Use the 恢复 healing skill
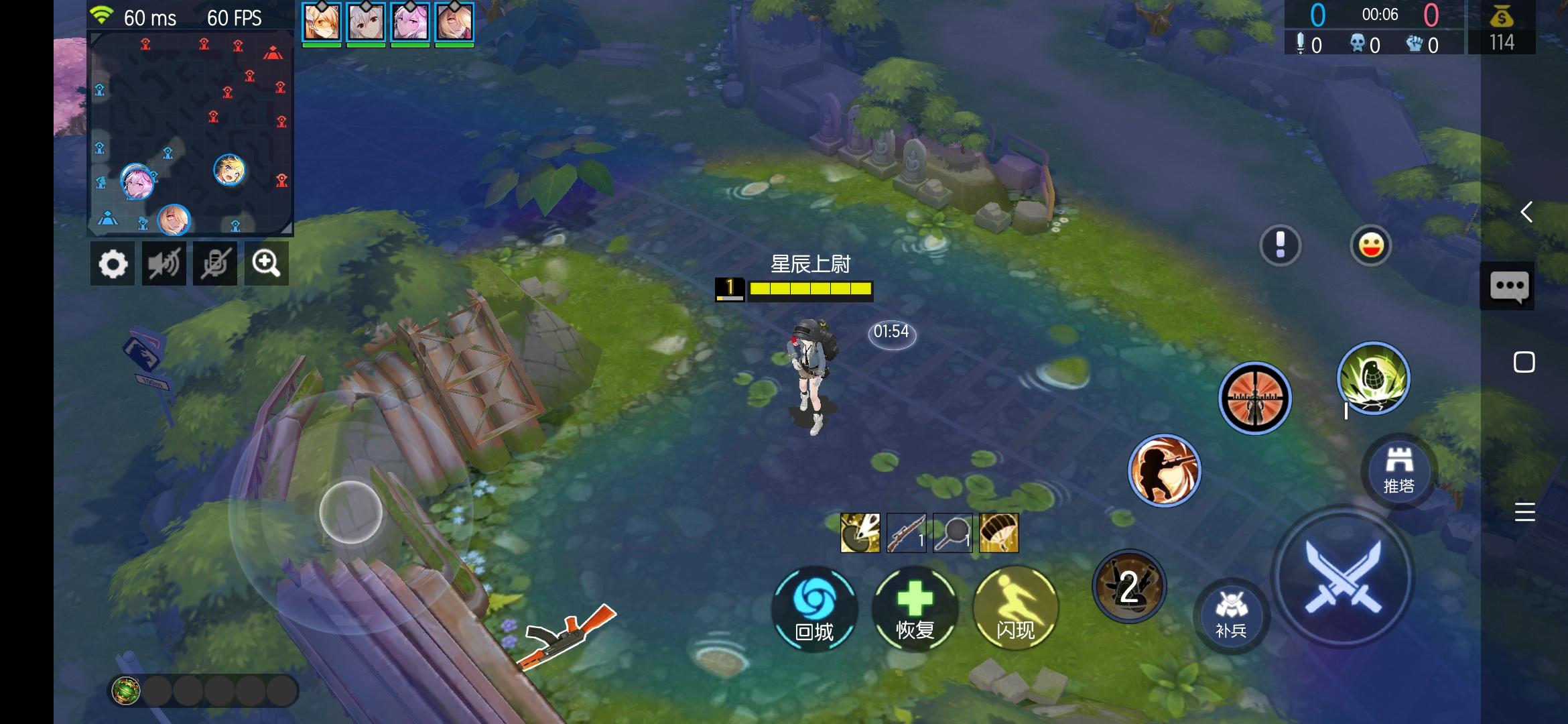This screenshot has width=1568, height=724. 915,607
